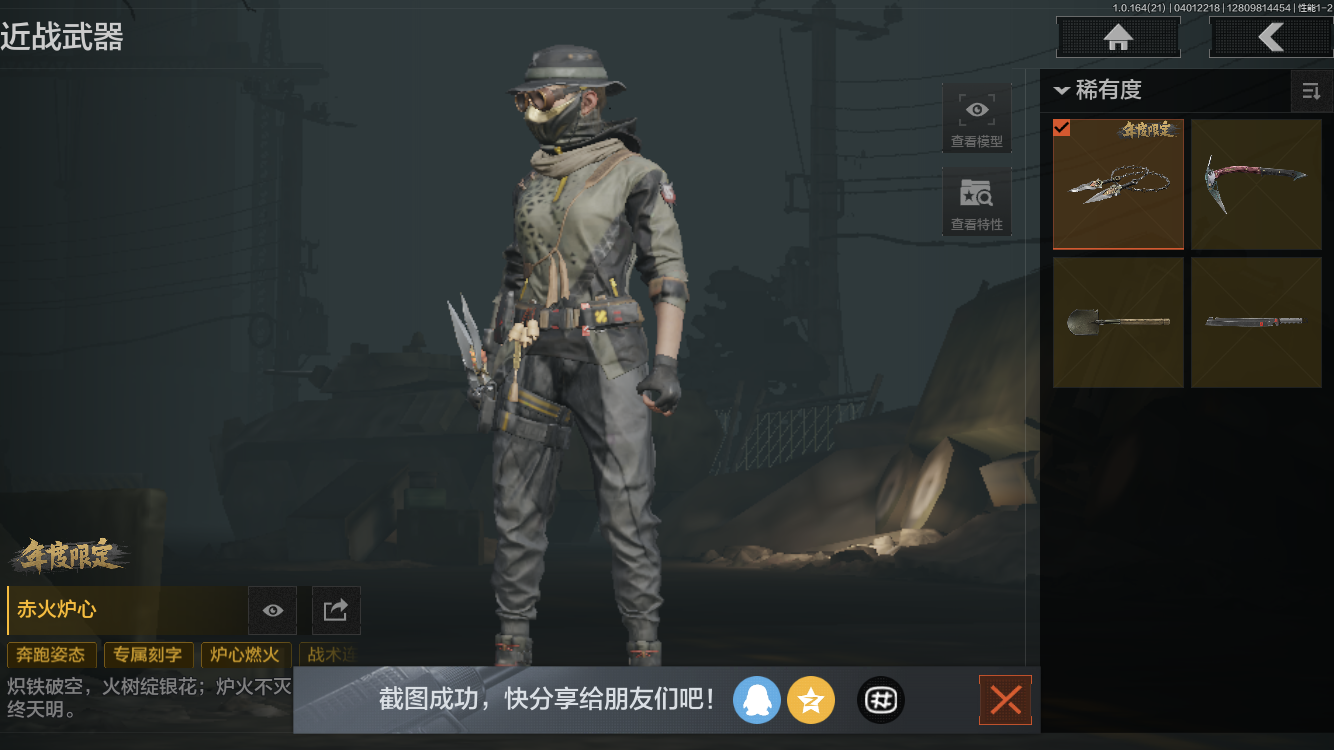The width and height of the screenshot is (1334, 750).
Task: Share screenshot via QQ icon
Action: 757,700
